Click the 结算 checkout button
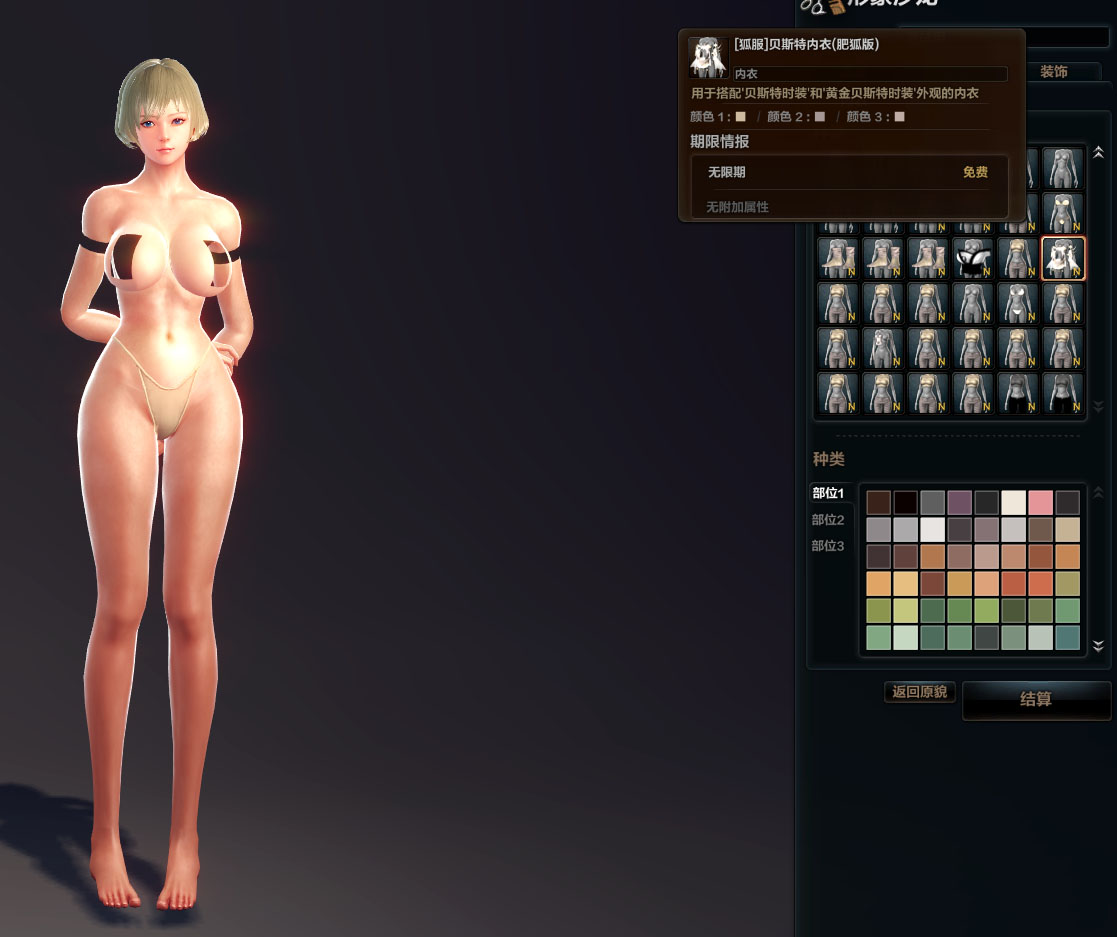 coord(1036,700)
